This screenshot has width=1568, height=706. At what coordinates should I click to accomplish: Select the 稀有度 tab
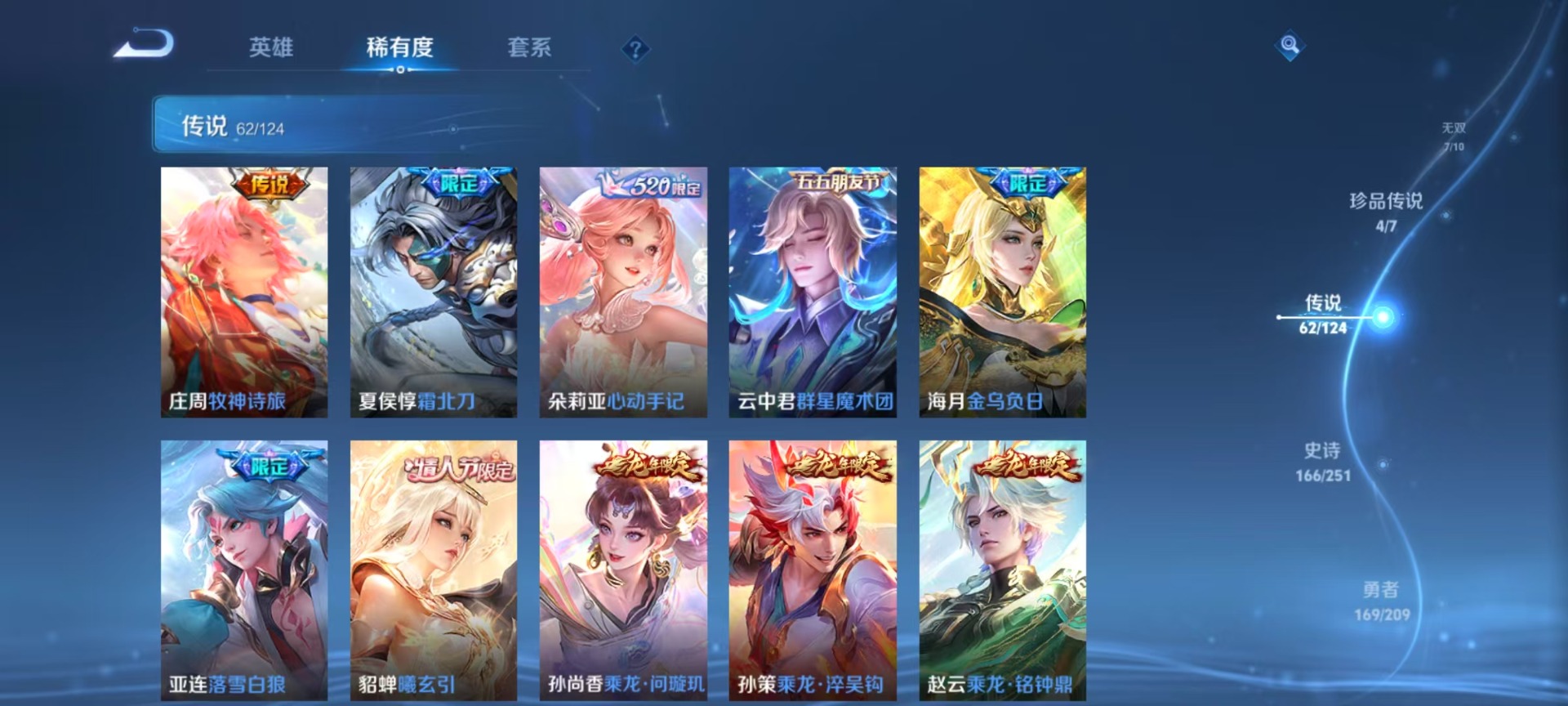[399, 47]
